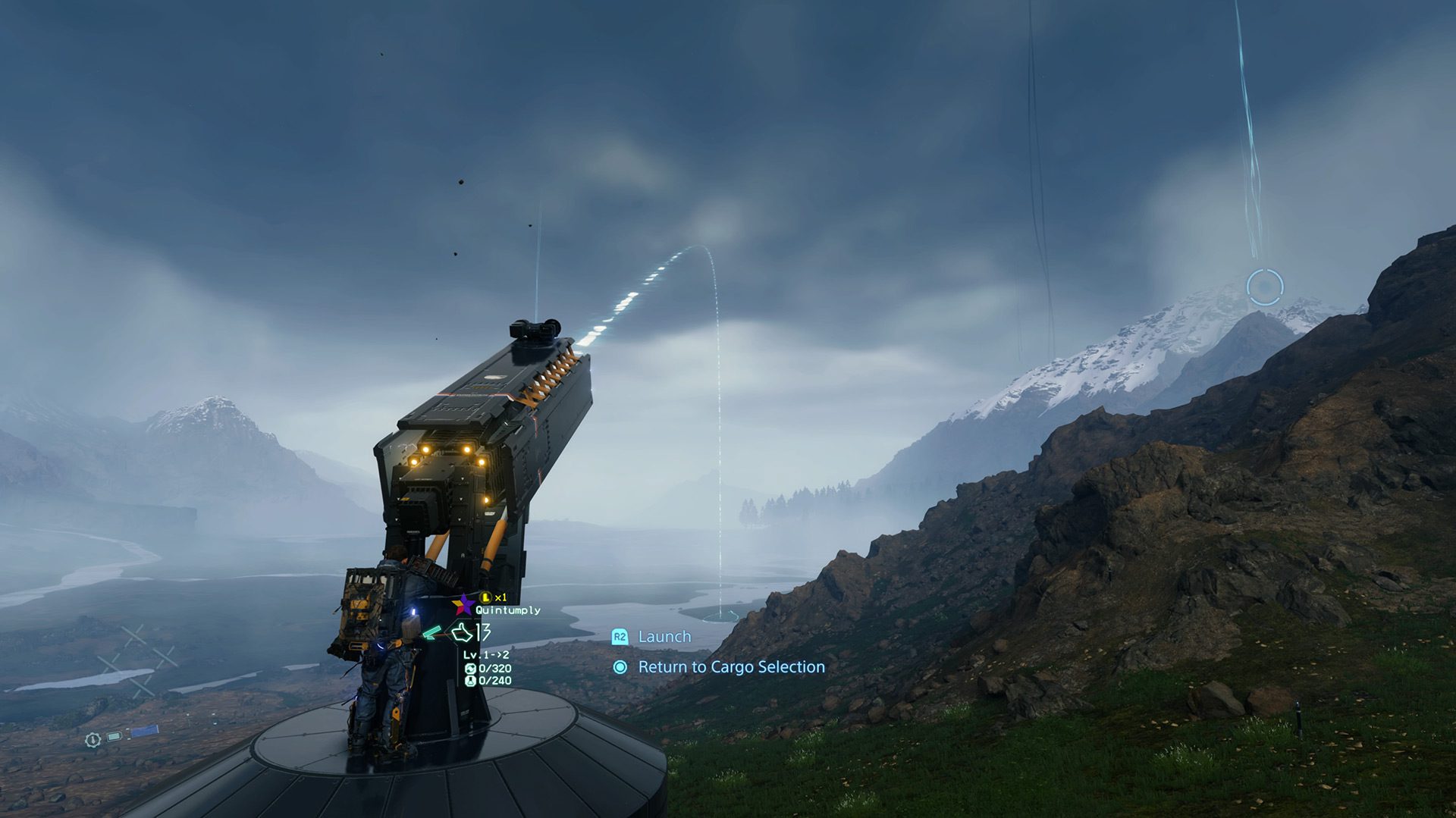Click the battery charge indicator icon
The width and height of the screenshot is (1456, 818).
coord(115,737)
